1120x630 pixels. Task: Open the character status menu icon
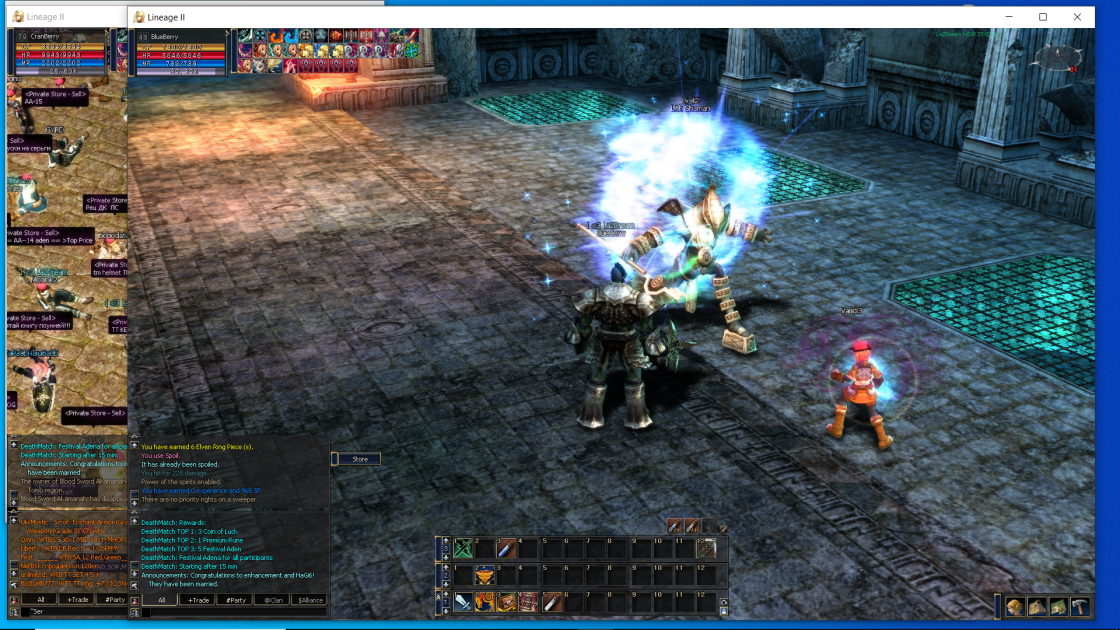(x=1016, y=607)
